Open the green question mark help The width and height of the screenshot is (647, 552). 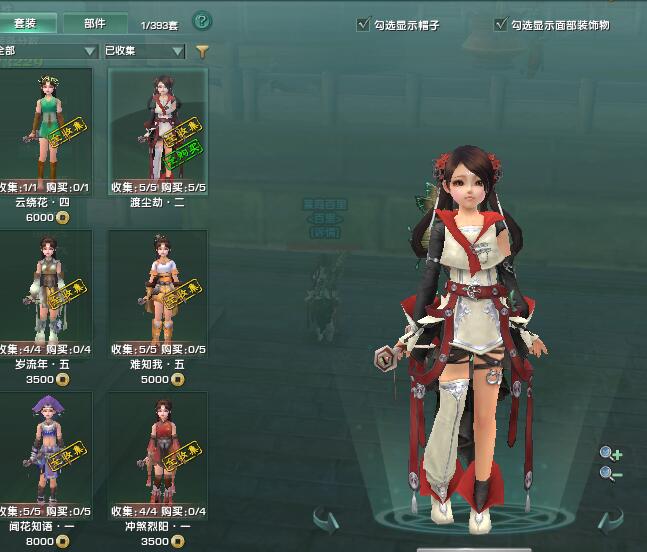click(x=201, y=21)
